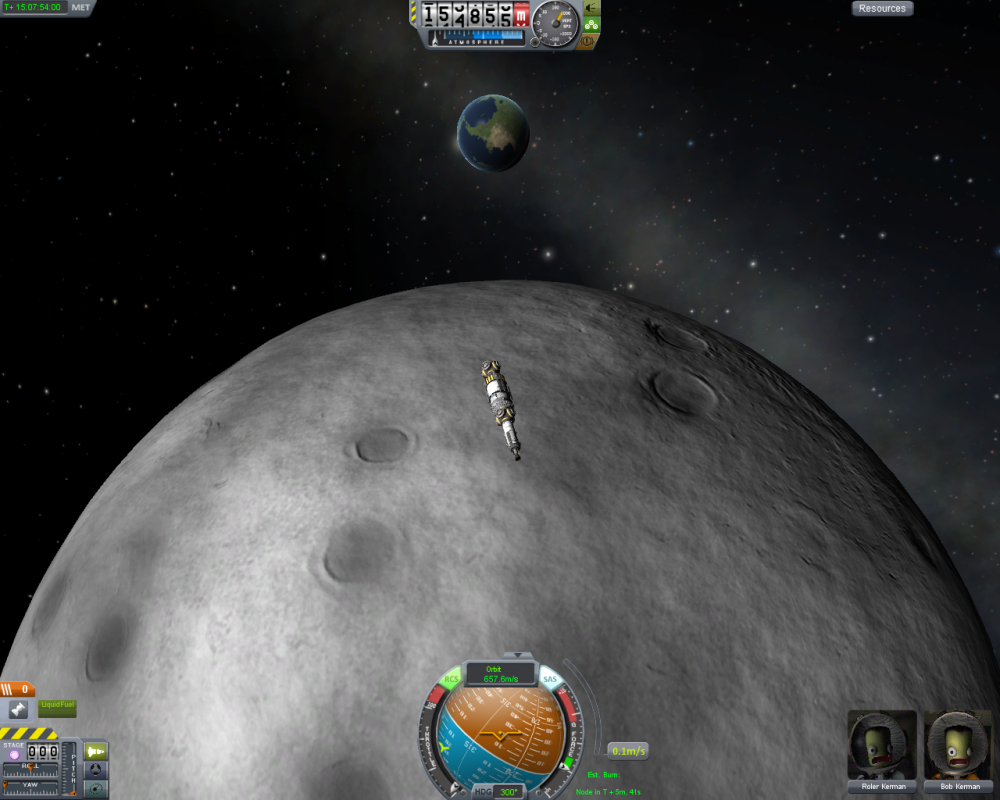The width and height of the screenshot is (1000, 800).
Task: Switch to staging control mode
Action: (96, 751)
